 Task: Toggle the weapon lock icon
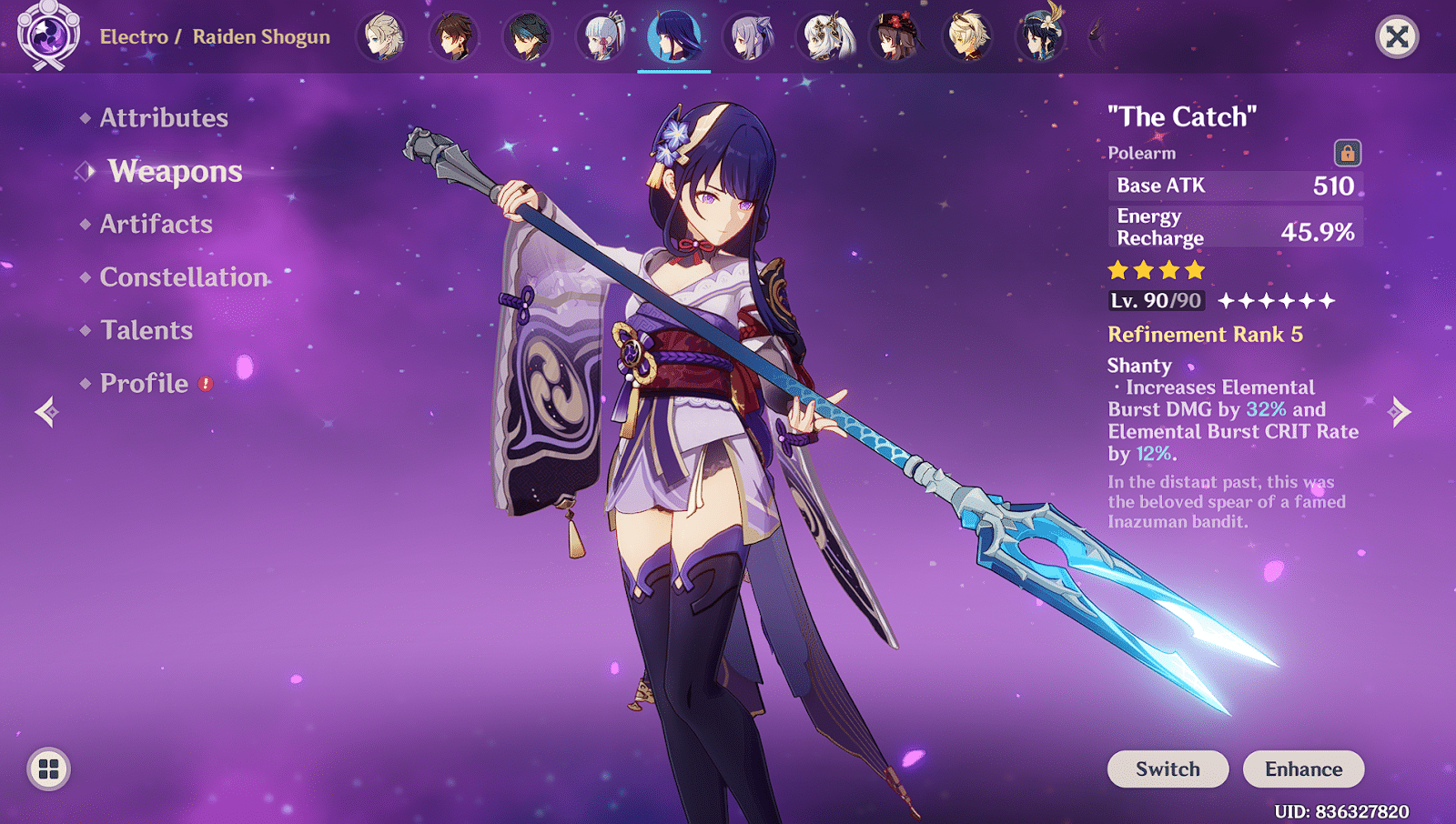1347,153
